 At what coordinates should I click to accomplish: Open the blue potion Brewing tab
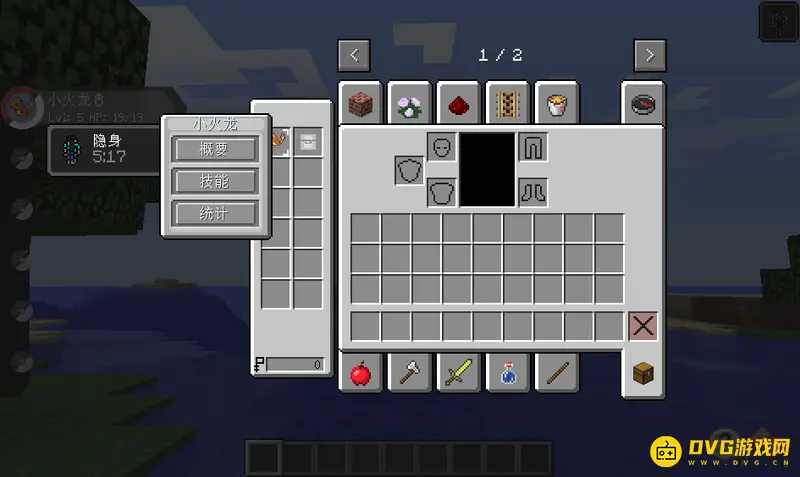(507, 374)
